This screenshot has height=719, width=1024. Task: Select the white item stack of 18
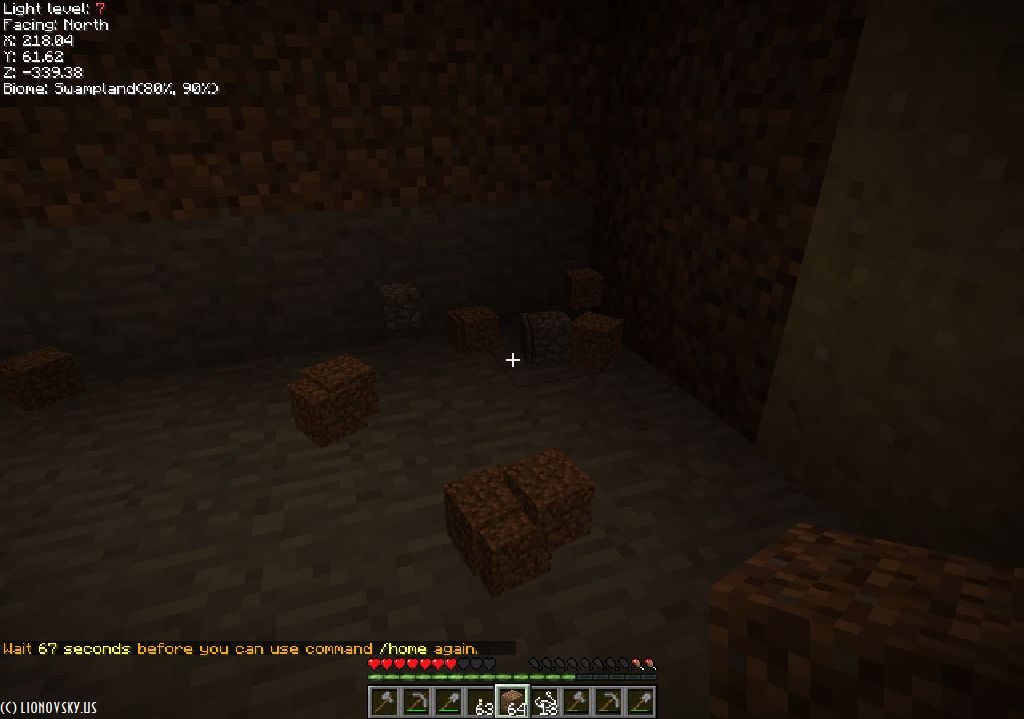coord(545,702)
